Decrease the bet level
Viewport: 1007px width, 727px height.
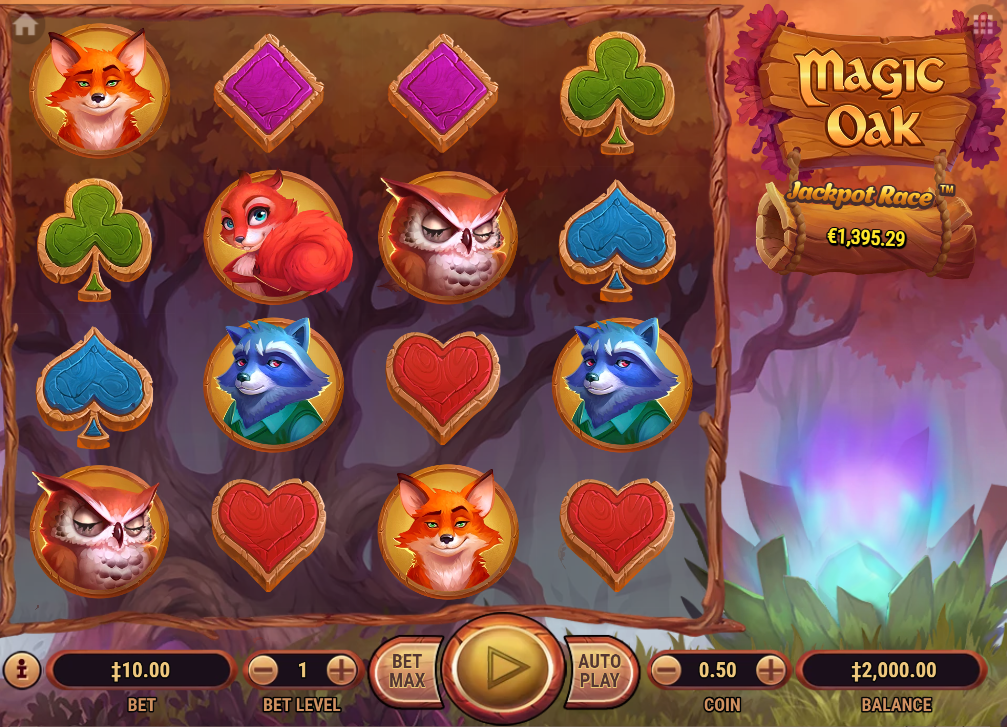tap(264, 670)
